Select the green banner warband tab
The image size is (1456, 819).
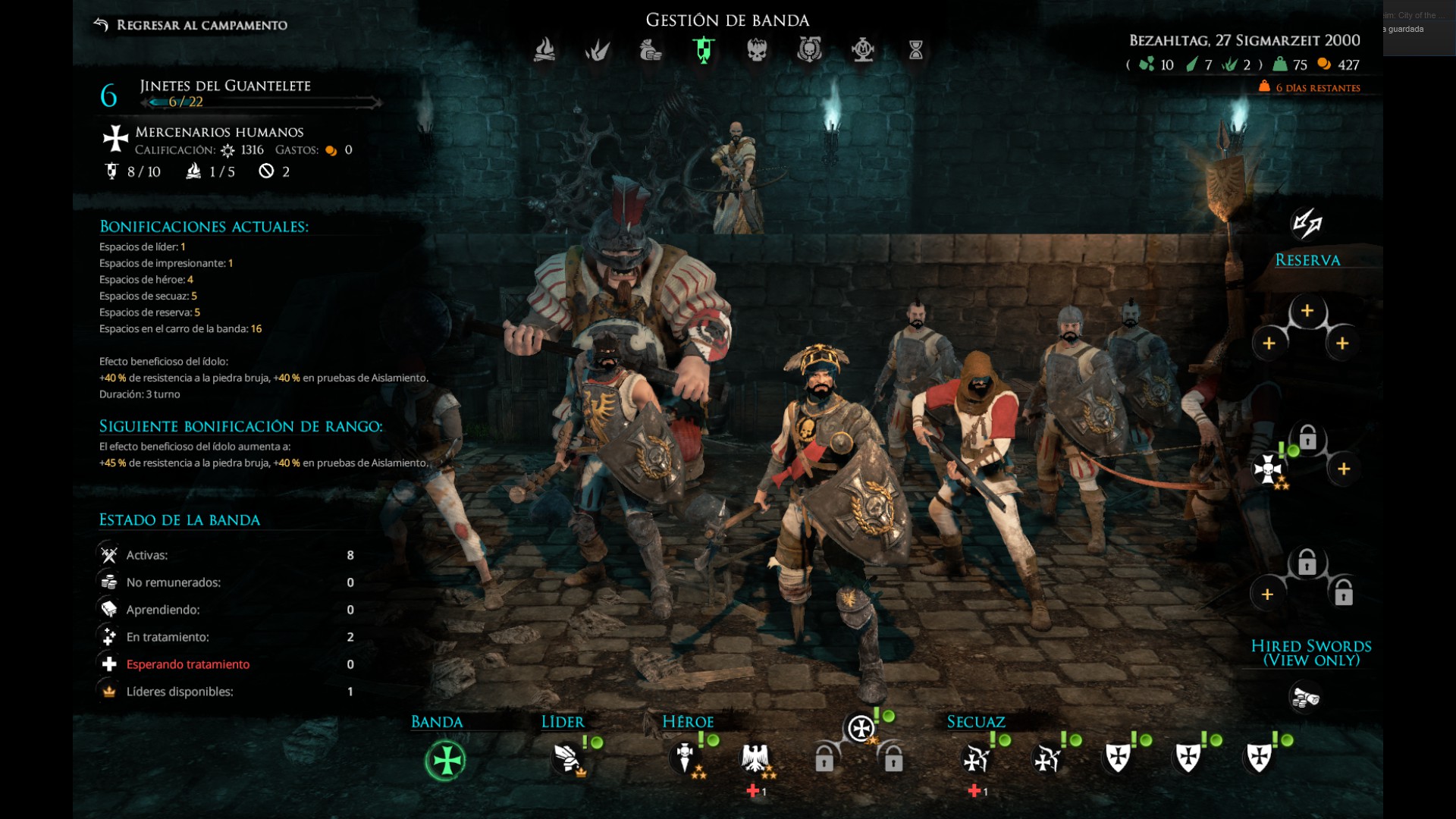pos(704,50)
